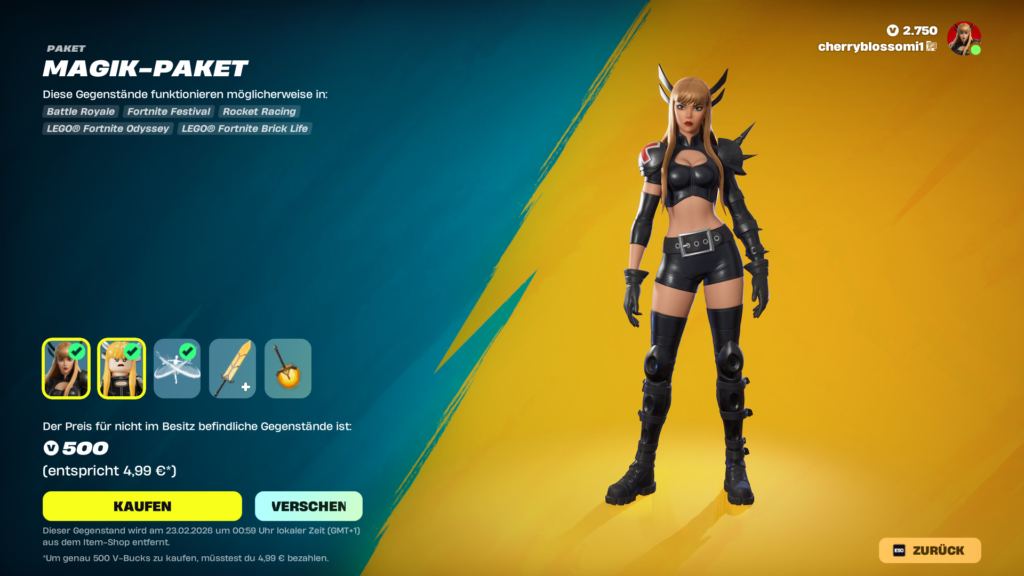This screenshot has width=1024, height=576.
Task: Select the LEGO-style Magik thumbnail
Action: click(122, 368)
